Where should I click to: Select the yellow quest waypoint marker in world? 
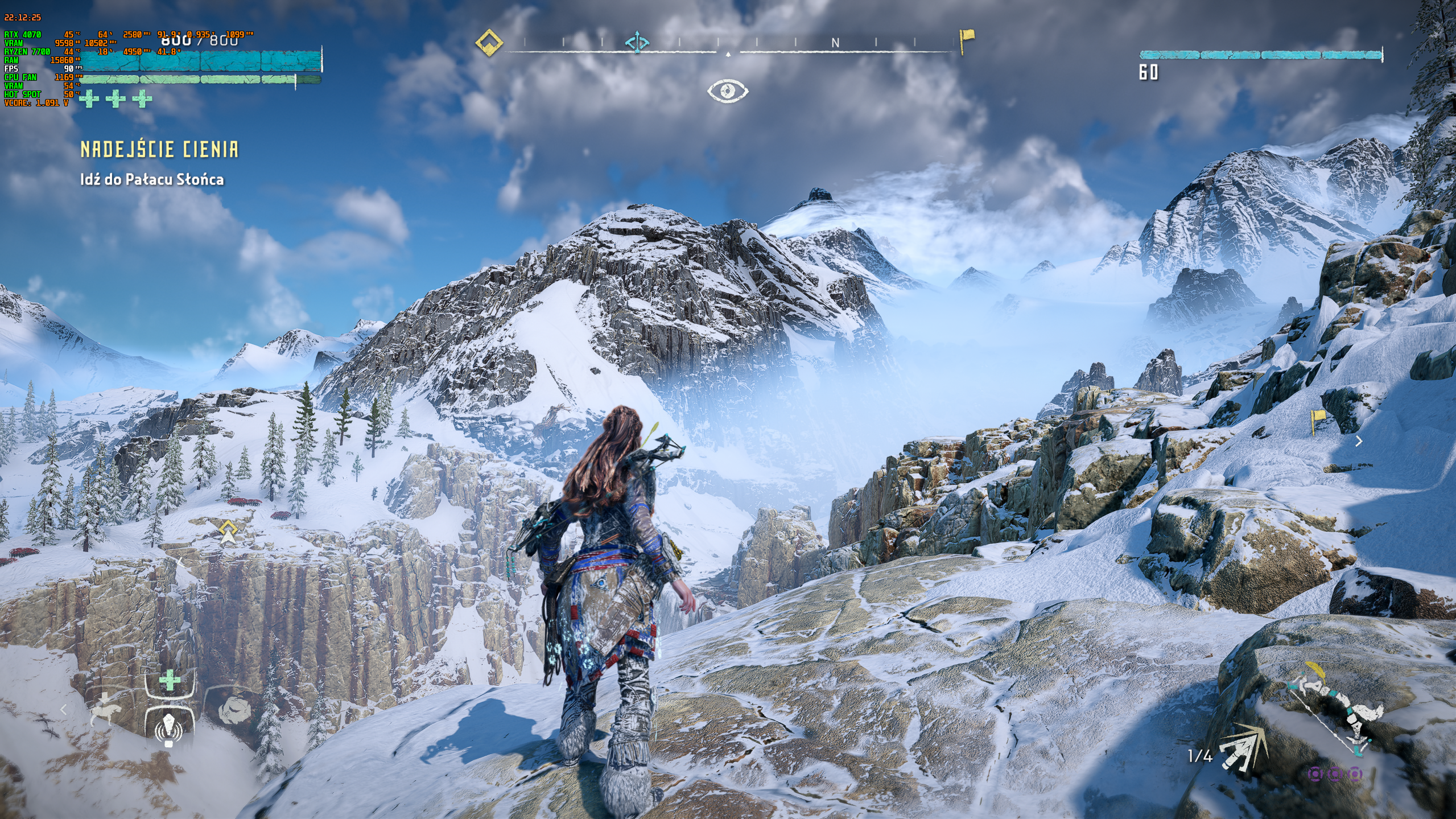228,530
